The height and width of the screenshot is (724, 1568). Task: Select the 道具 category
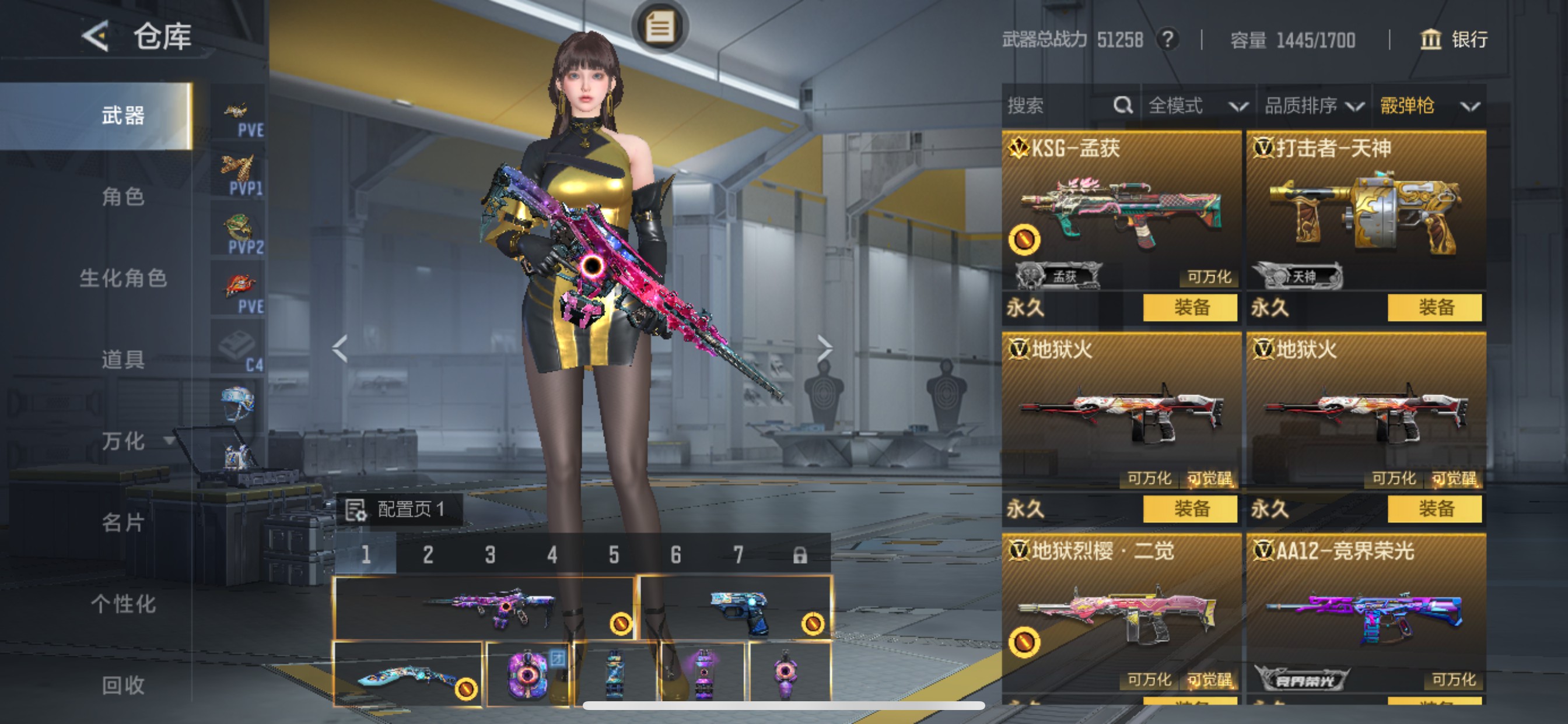(x=123, y=360)
